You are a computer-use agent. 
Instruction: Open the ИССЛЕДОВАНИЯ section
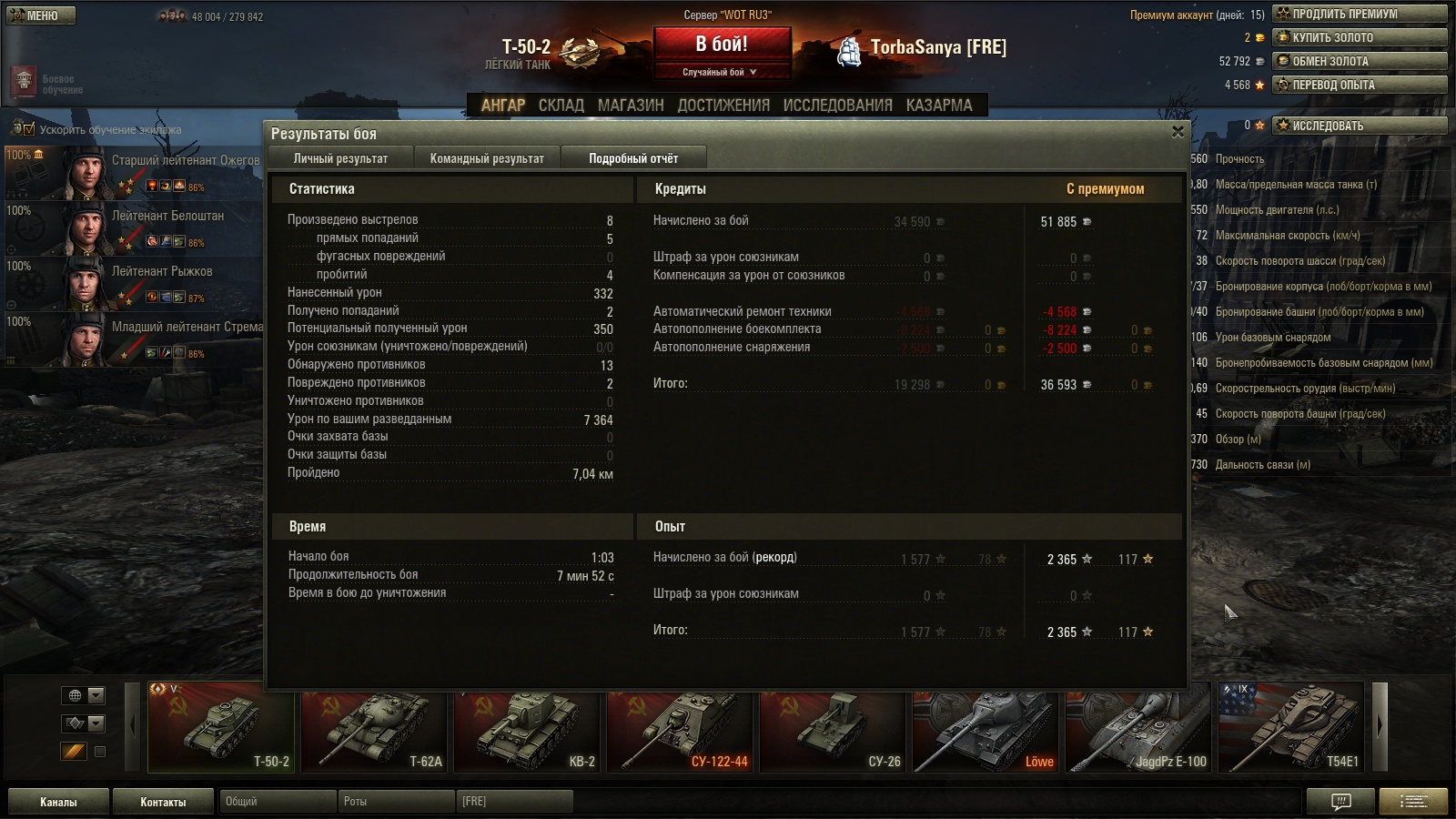tap(837, 106)
